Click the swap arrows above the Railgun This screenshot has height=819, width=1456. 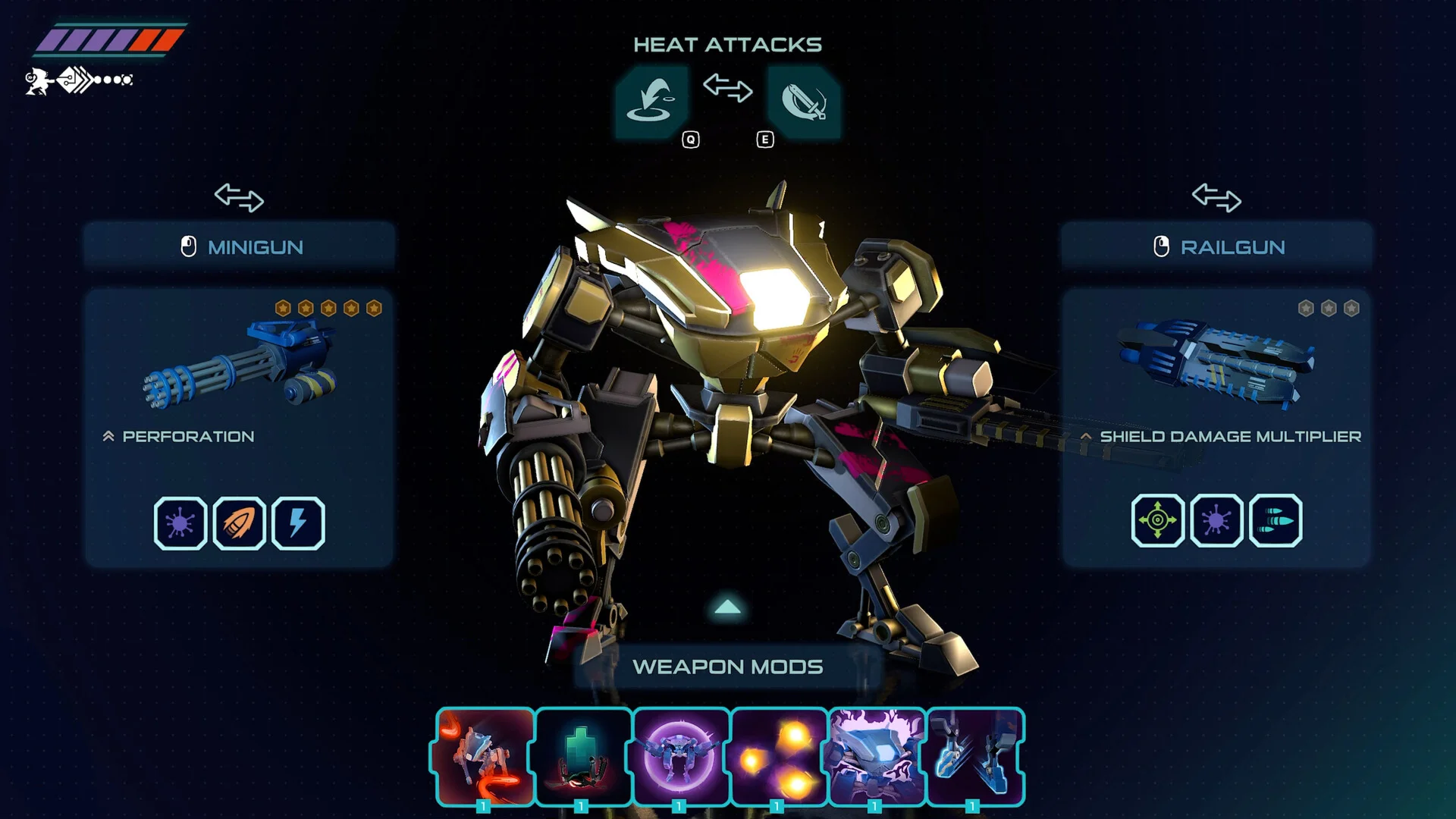(1216, 197)
